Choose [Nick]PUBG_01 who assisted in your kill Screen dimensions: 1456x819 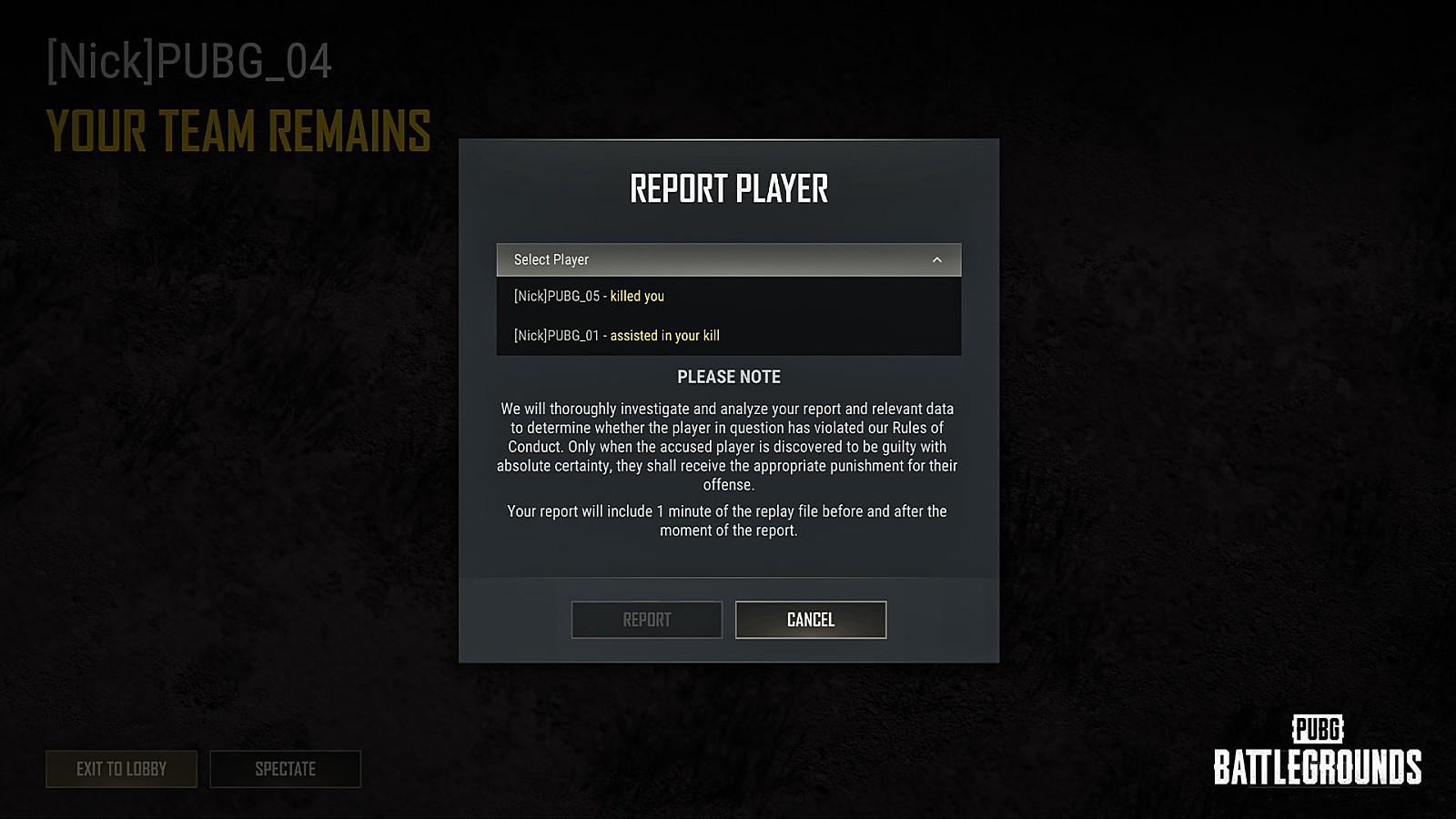click(x=617, y=335)
